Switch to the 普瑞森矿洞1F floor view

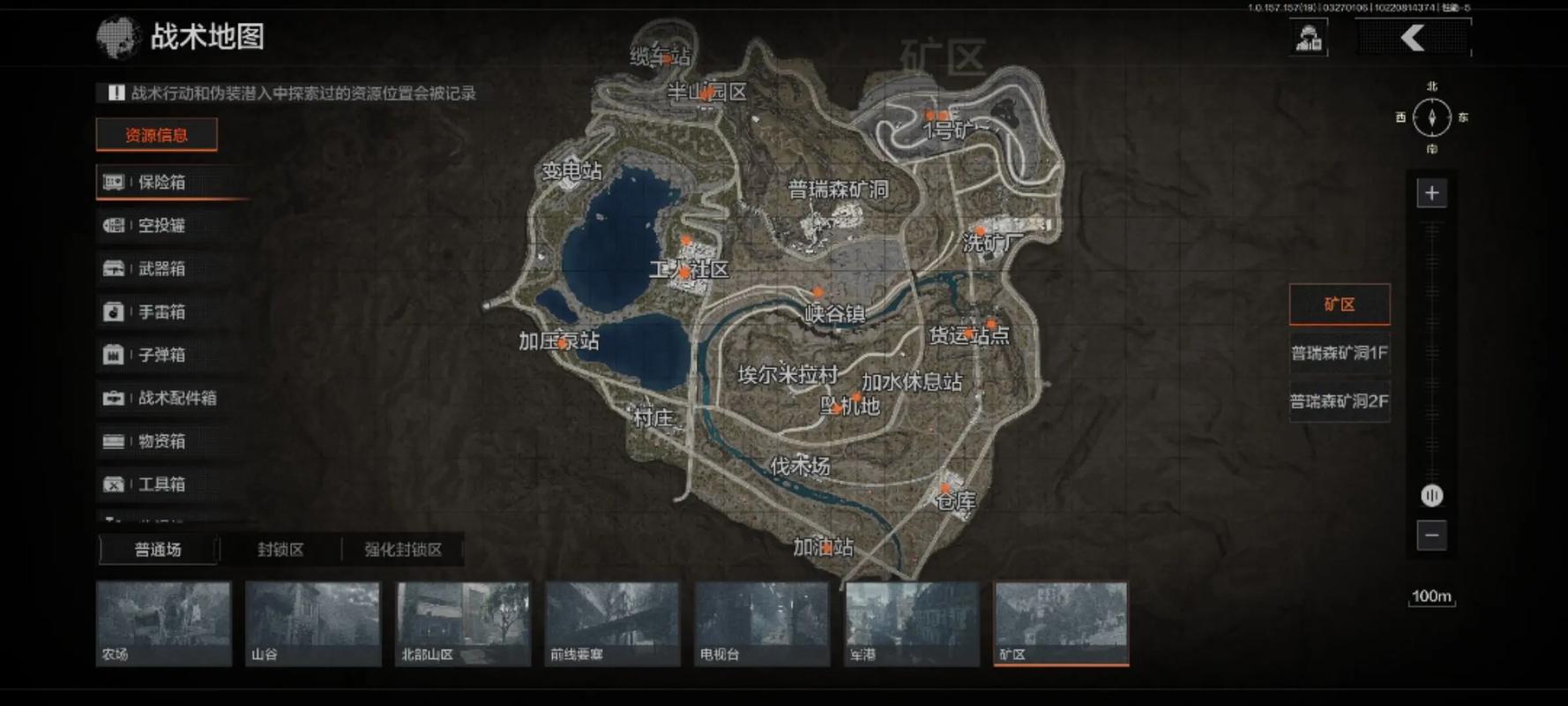point(1339,353)
